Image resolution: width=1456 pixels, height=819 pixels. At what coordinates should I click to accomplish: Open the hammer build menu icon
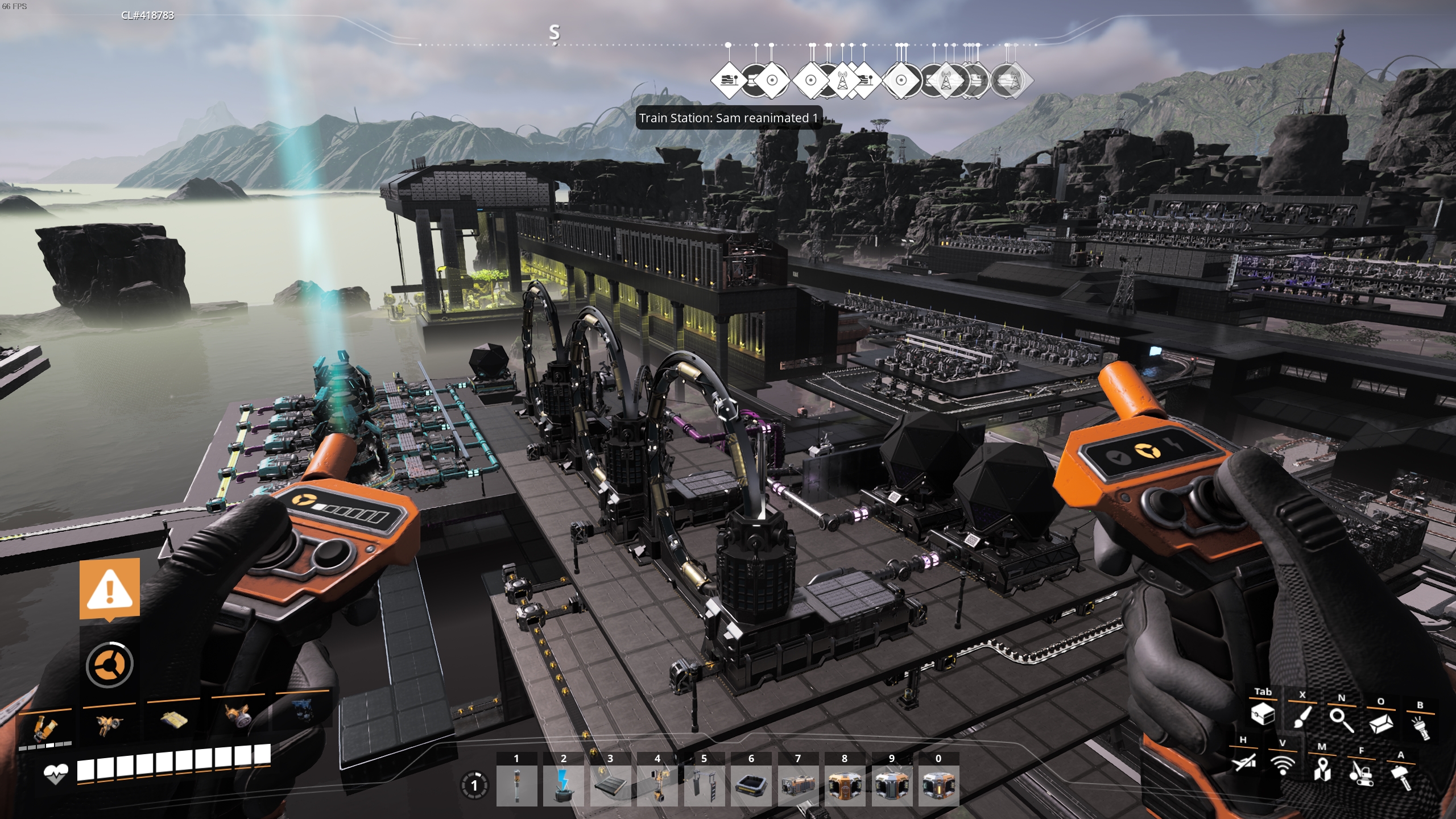(1401, 777)
